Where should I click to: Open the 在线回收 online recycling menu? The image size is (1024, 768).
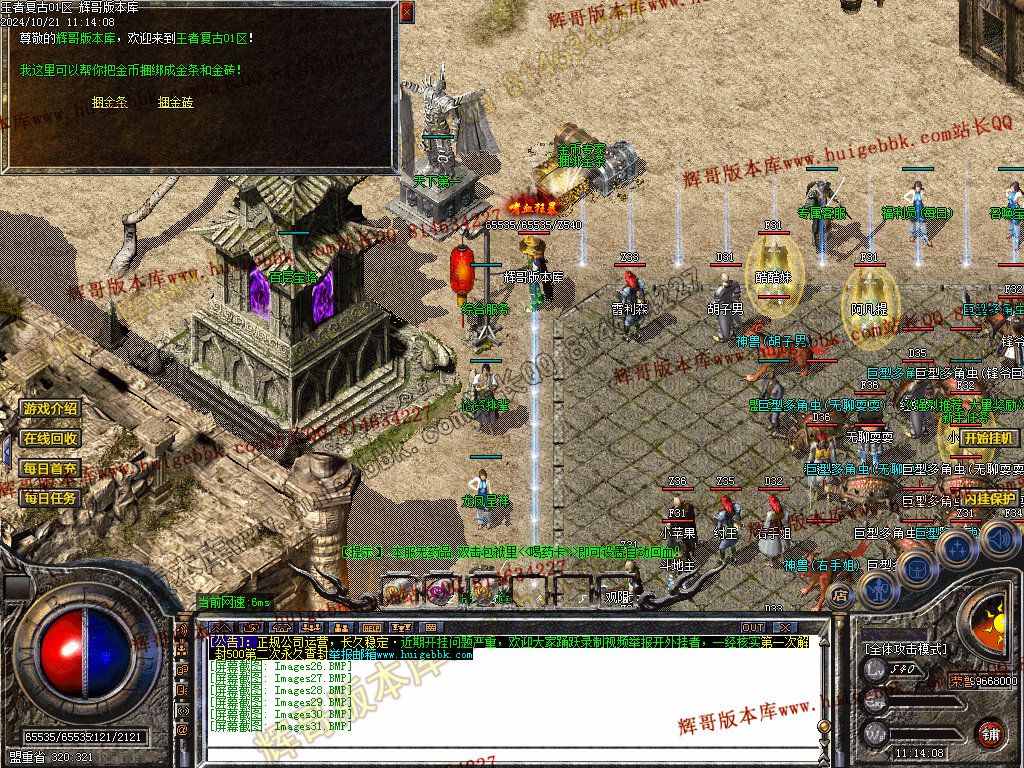tap(50, 438)
